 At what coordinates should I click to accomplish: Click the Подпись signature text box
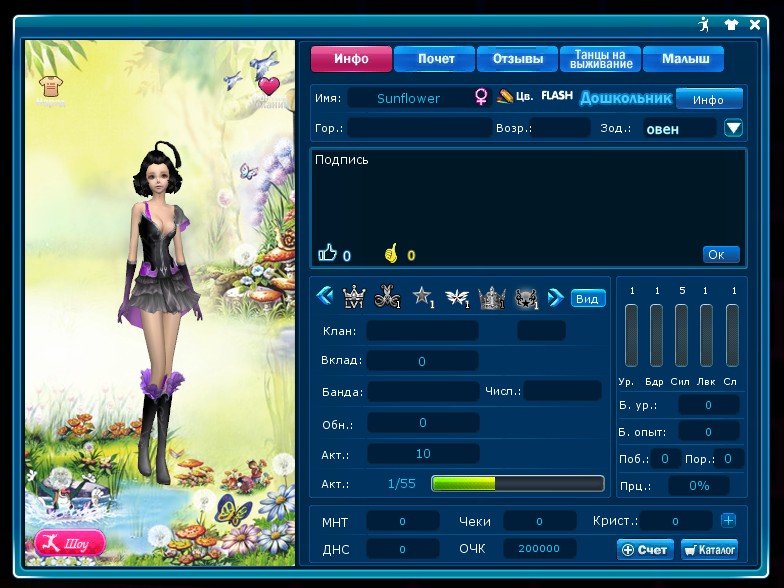[x=528, y=195]
